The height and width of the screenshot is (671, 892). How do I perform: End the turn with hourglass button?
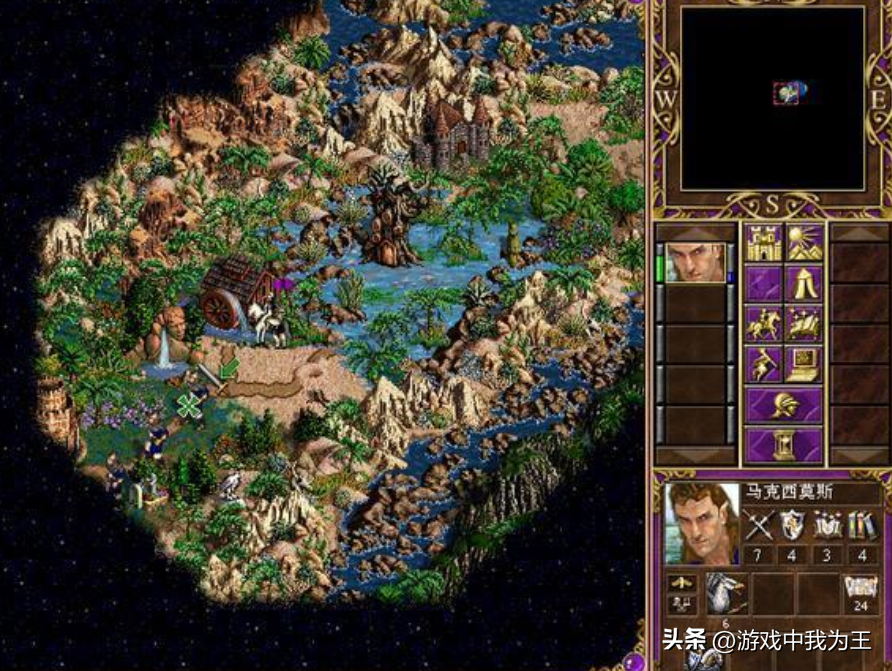pyautogui.click(x=783, y=444)
